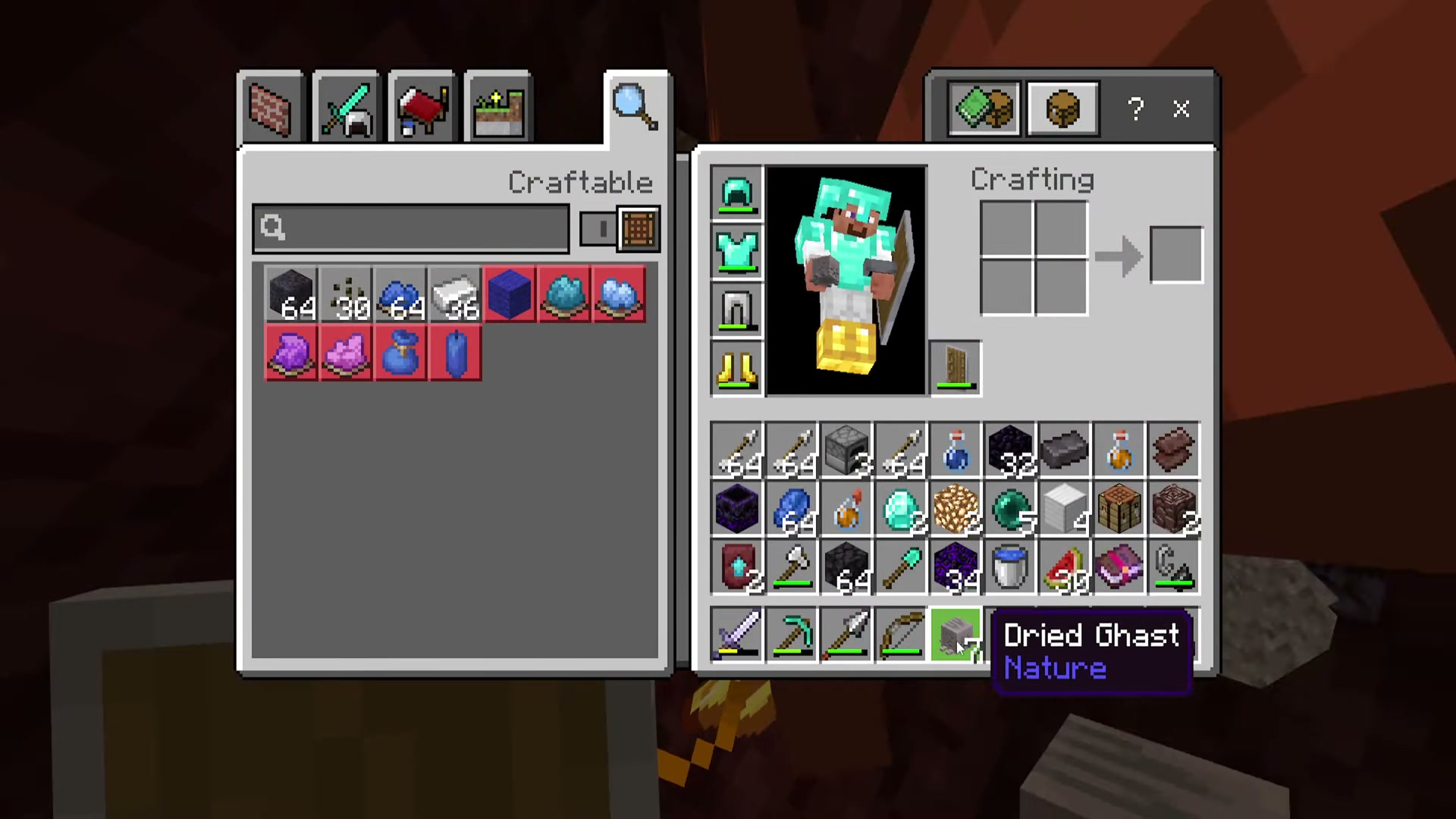Open the Nature tab with grass block icon
Image resolution: width=1456 pixels, height=819 pixels.
coord(497,106)
